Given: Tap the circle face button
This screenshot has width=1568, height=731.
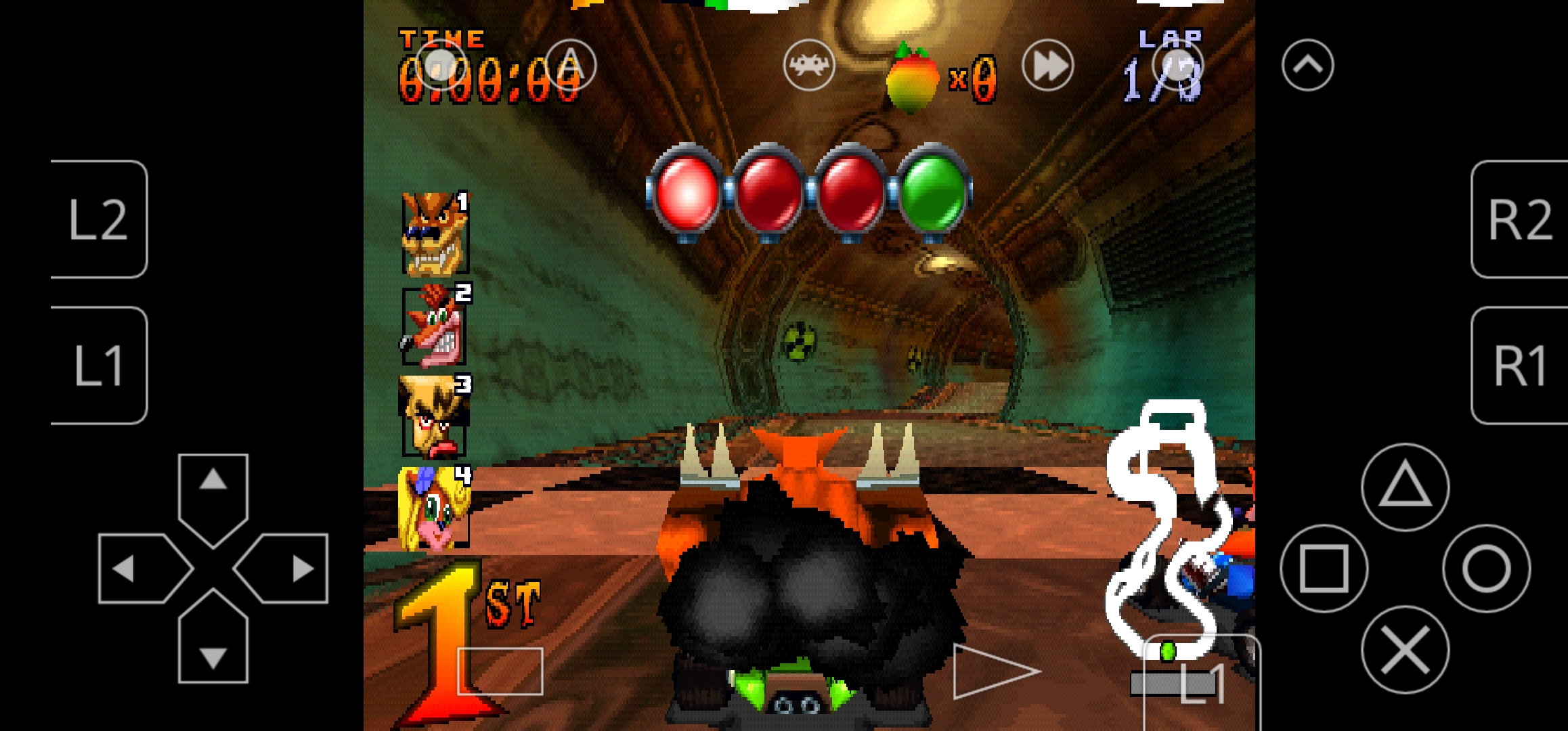Looking at the screenshot, I should (1486, 569).
